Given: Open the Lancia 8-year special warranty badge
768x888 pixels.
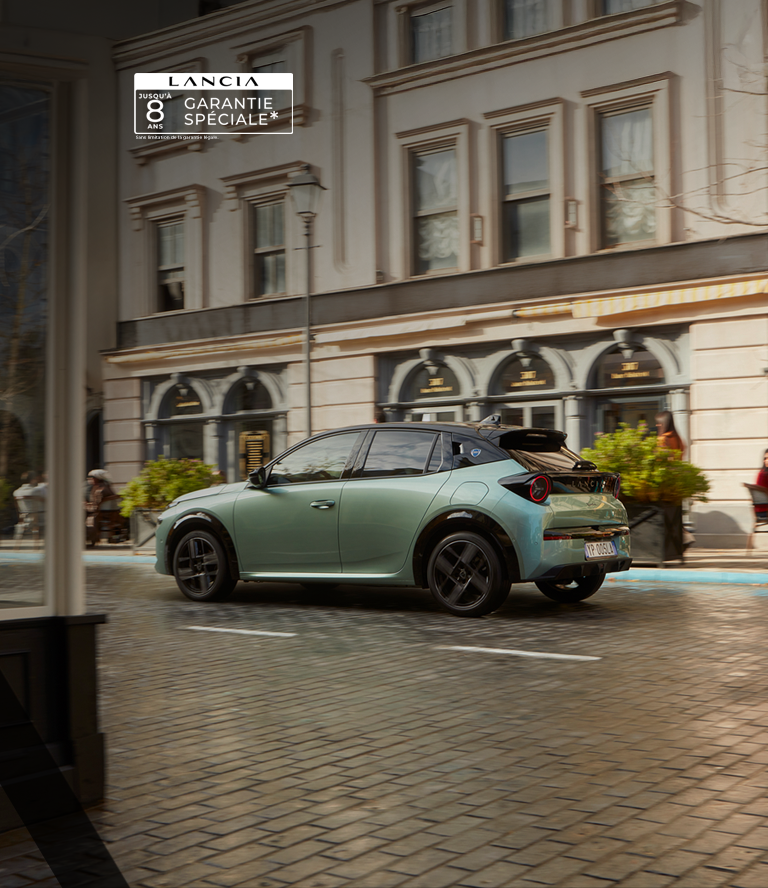Looking at the screenshot, I should click(213, 104).
